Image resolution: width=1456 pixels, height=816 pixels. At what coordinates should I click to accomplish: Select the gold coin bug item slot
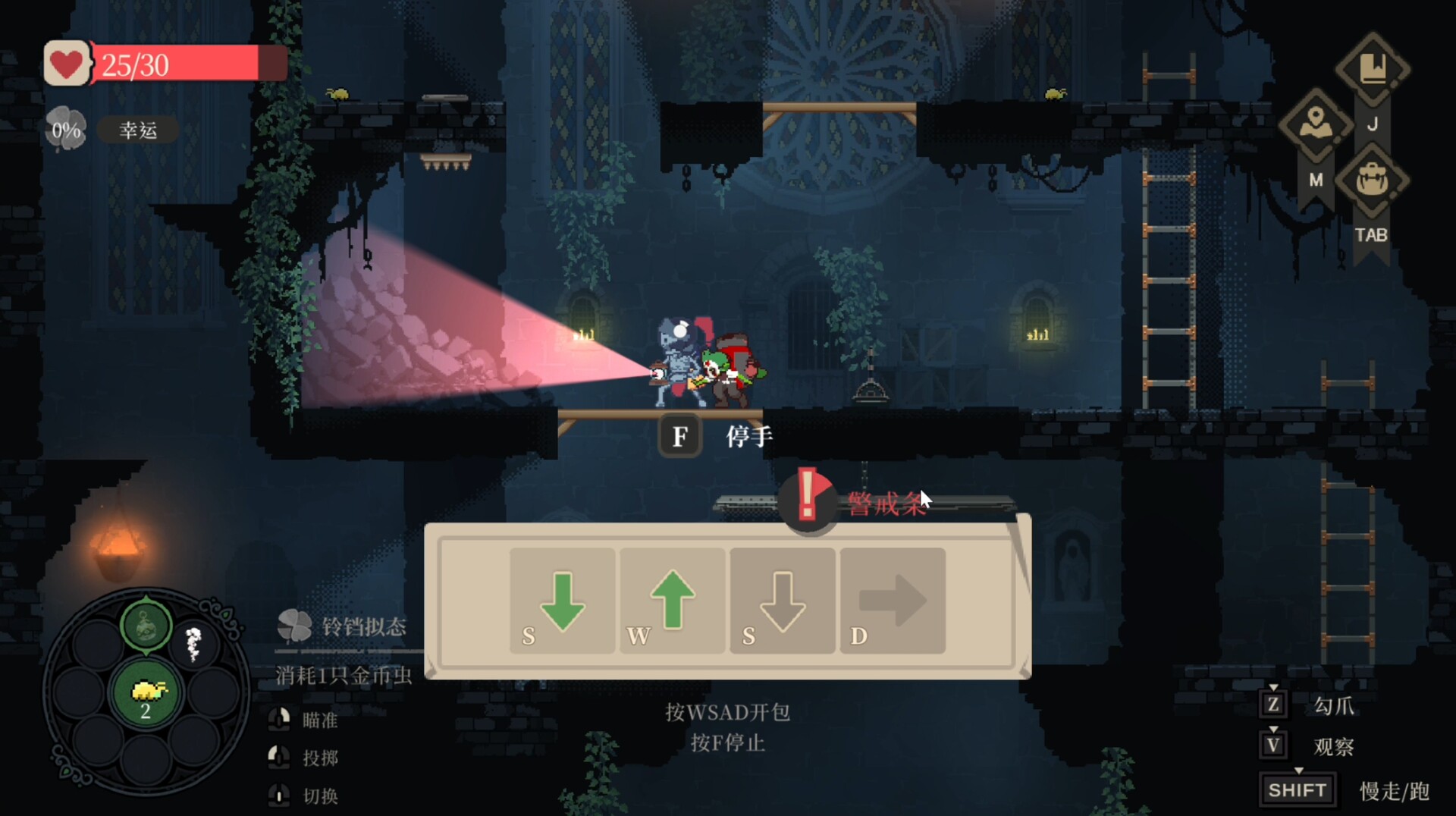click(146, 693)
